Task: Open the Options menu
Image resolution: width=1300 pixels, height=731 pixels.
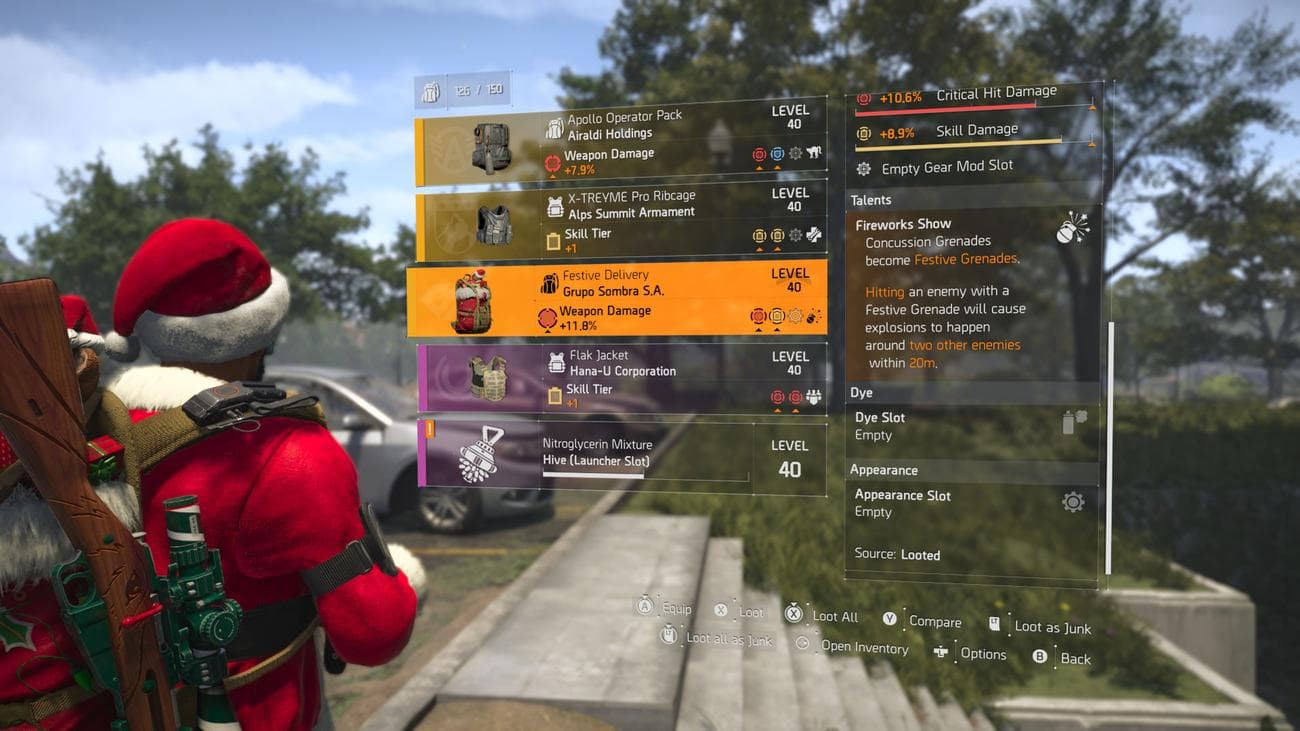Action: [x=983, y=654]
